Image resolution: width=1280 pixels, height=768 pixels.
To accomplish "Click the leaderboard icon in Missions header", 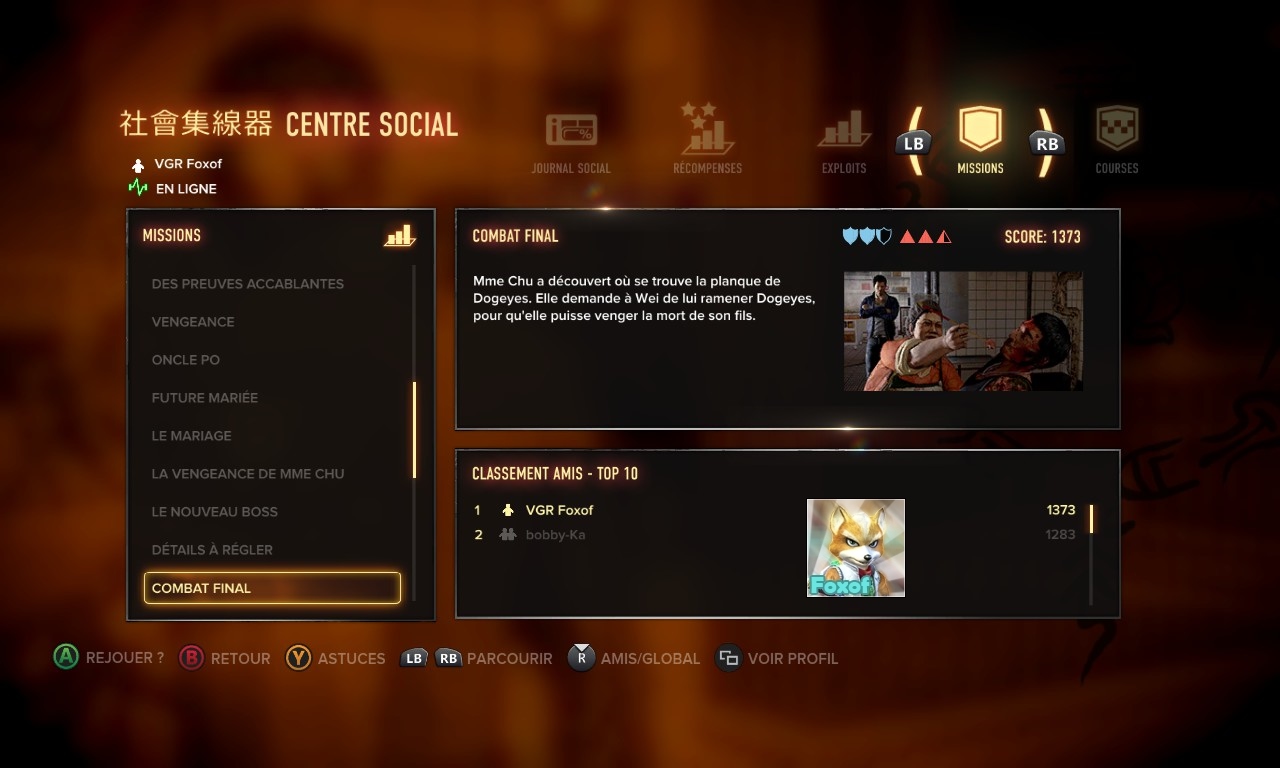I will [x=399, y=236].
